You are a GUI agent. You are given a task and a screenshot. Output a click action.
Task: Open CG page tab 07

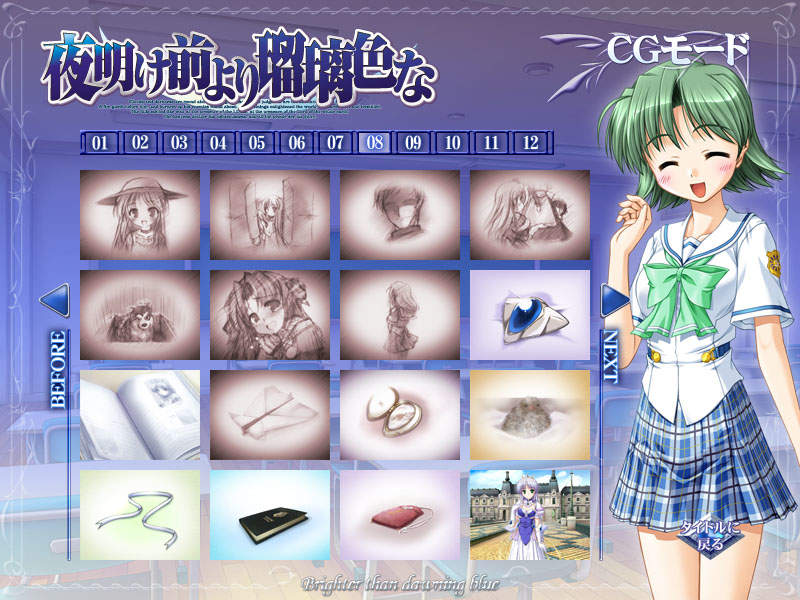coord(335,143)
